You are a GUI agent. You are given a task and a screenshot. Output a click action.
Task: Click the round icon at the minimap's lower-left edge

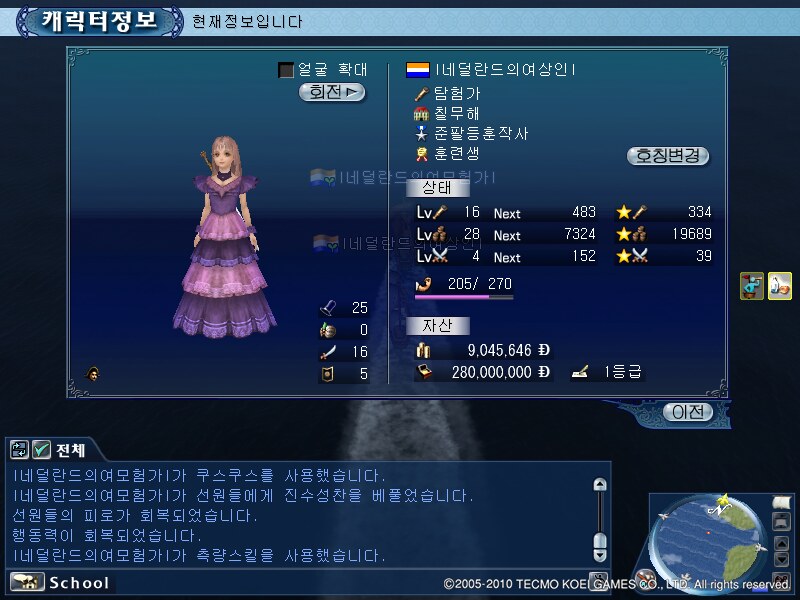point(646,577)
